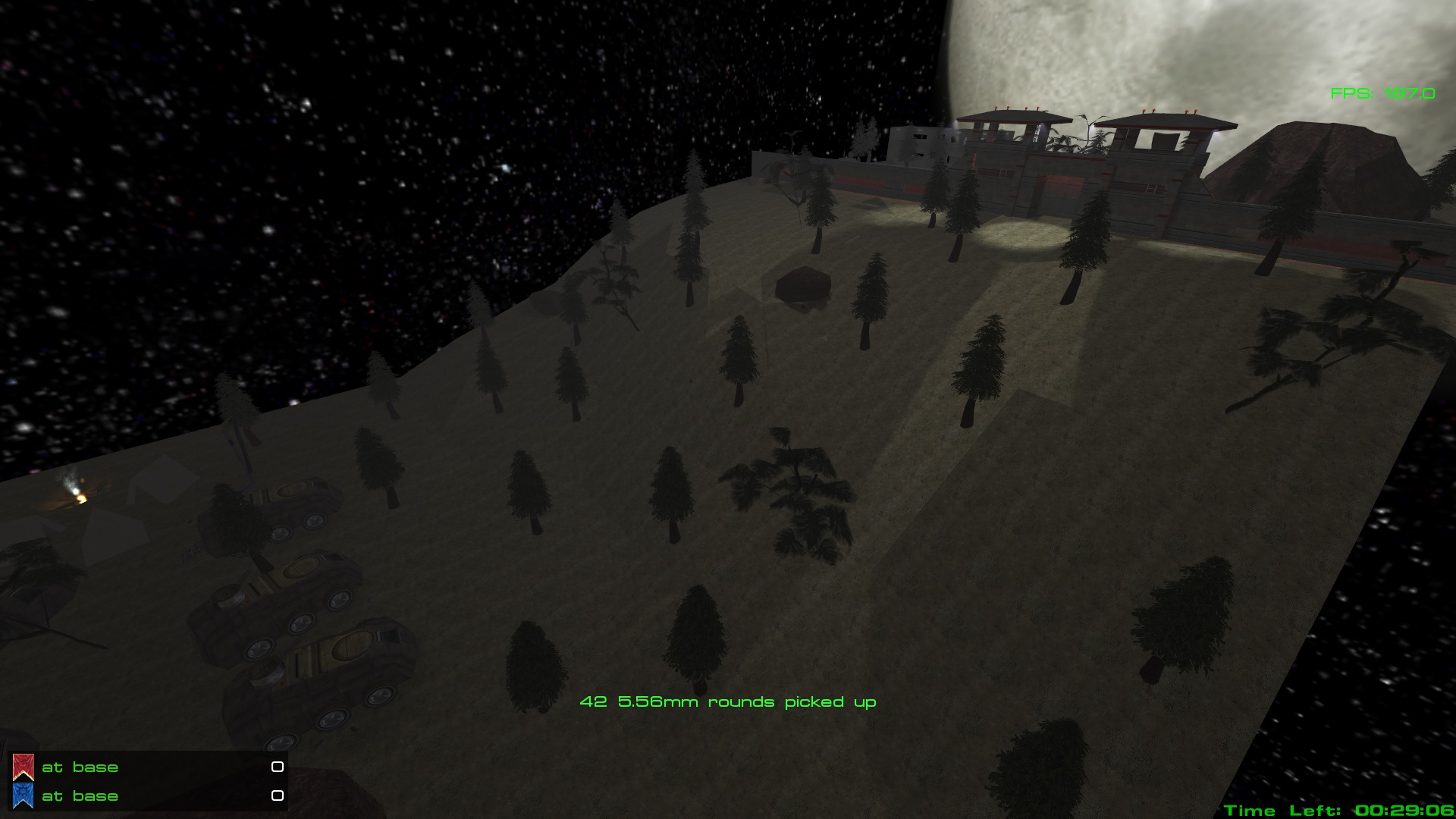Select the blue flag status box

(x=278, y=795)
